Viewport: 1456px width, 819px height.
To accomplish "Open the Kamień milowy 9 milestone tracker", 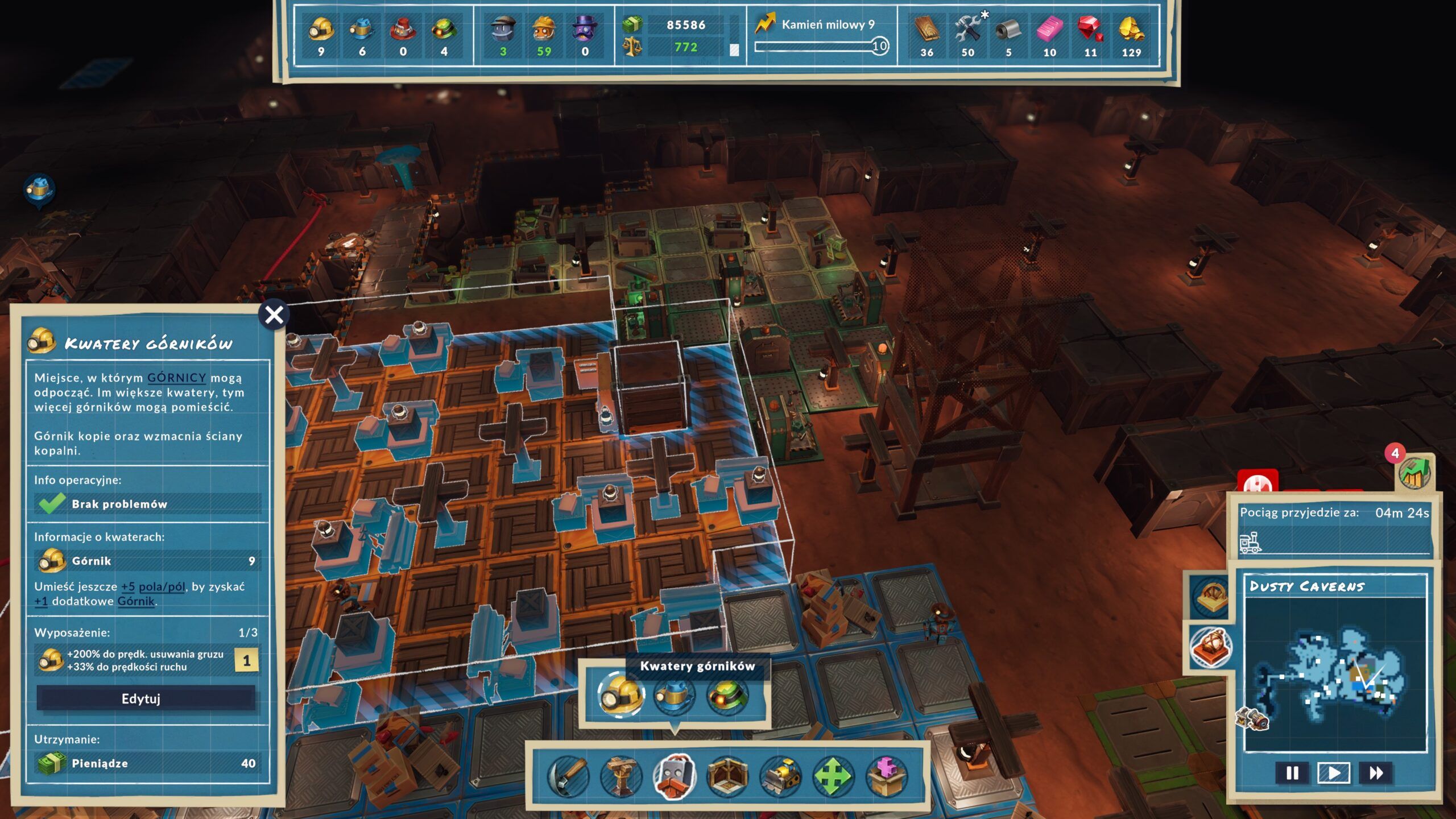I will click(822, 35).
